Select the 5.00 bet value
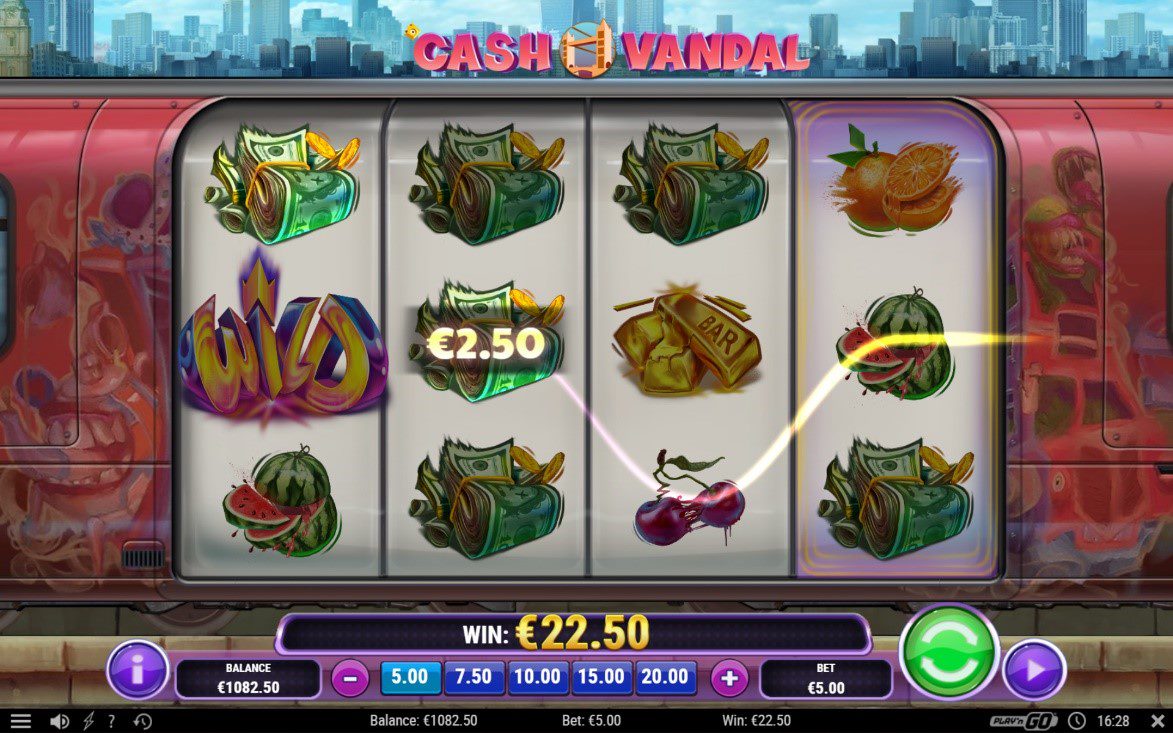Screen dimensions: 1173x733 coord(410,677)
